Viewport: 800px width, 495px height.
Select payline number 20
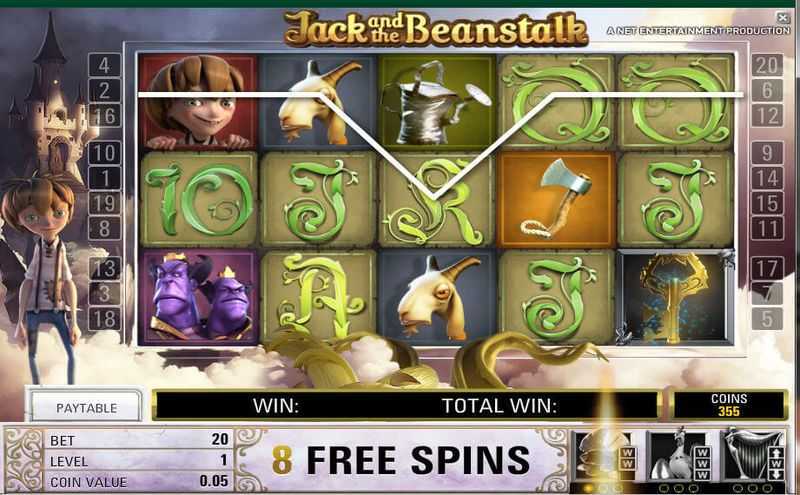coord(767,66)
